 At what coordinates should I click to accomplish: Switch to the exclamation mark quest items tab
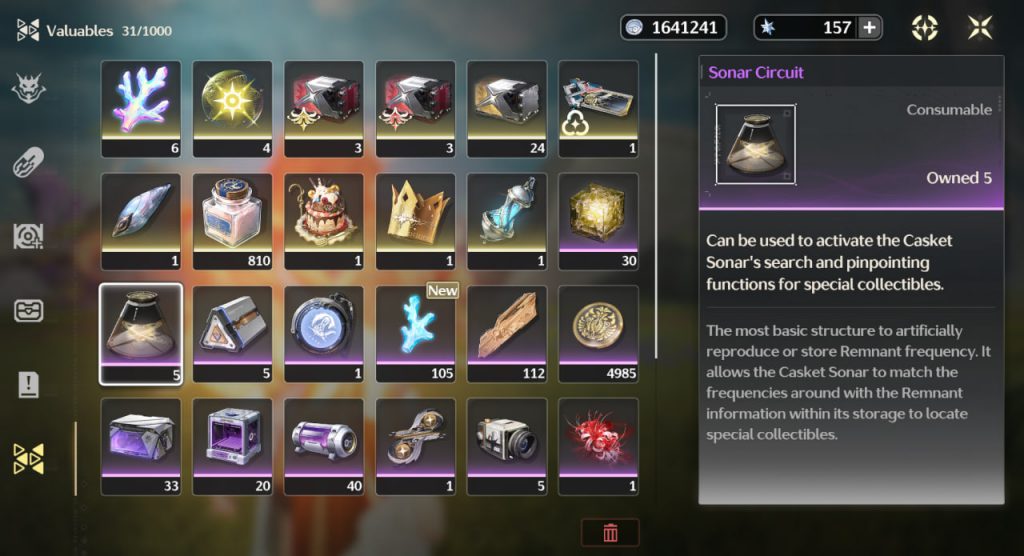[28, 385]
